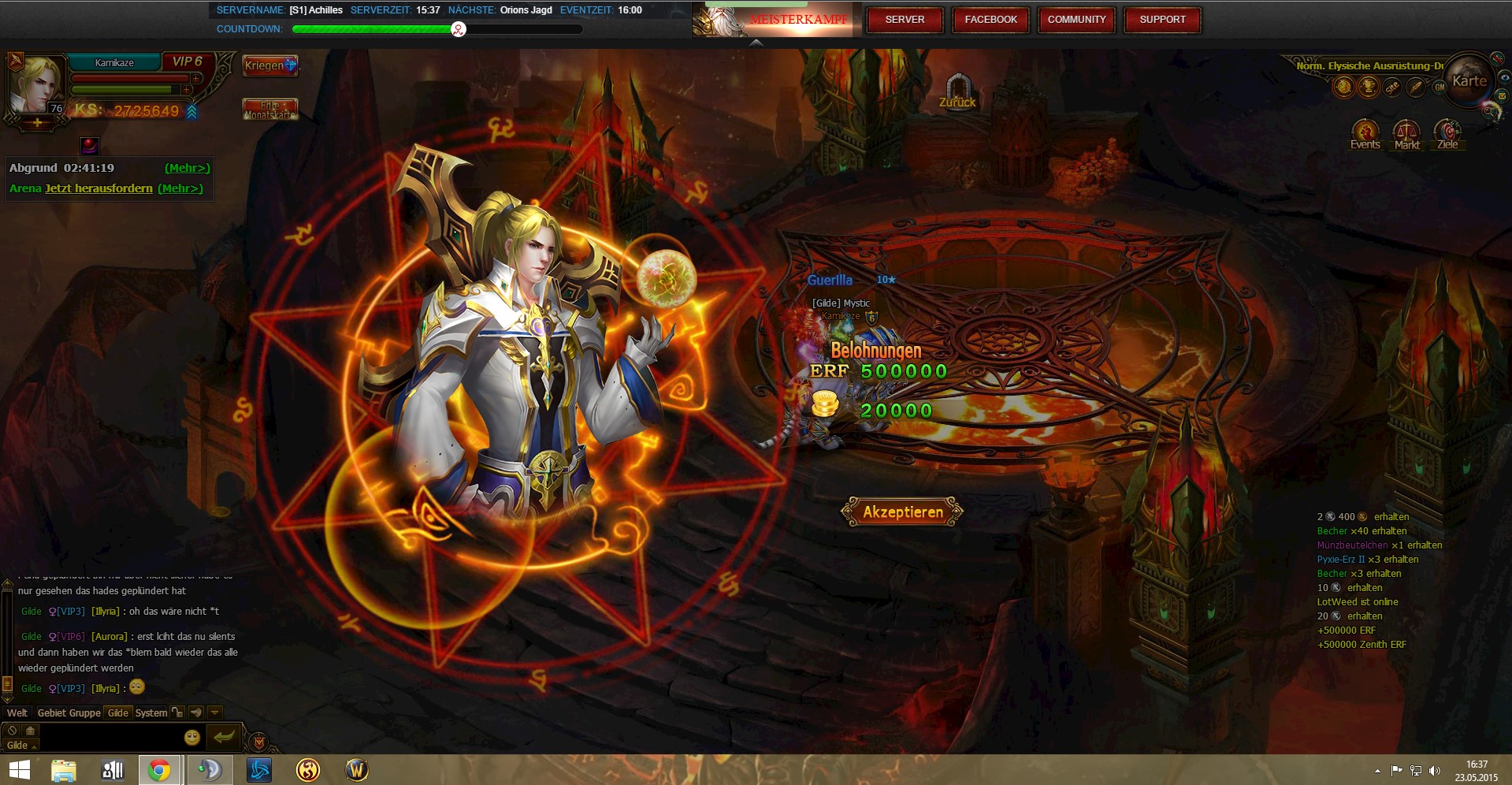Switch chat to the Welt tab
Viewport: 1512px width, 785px height.
tap(17, 712)
